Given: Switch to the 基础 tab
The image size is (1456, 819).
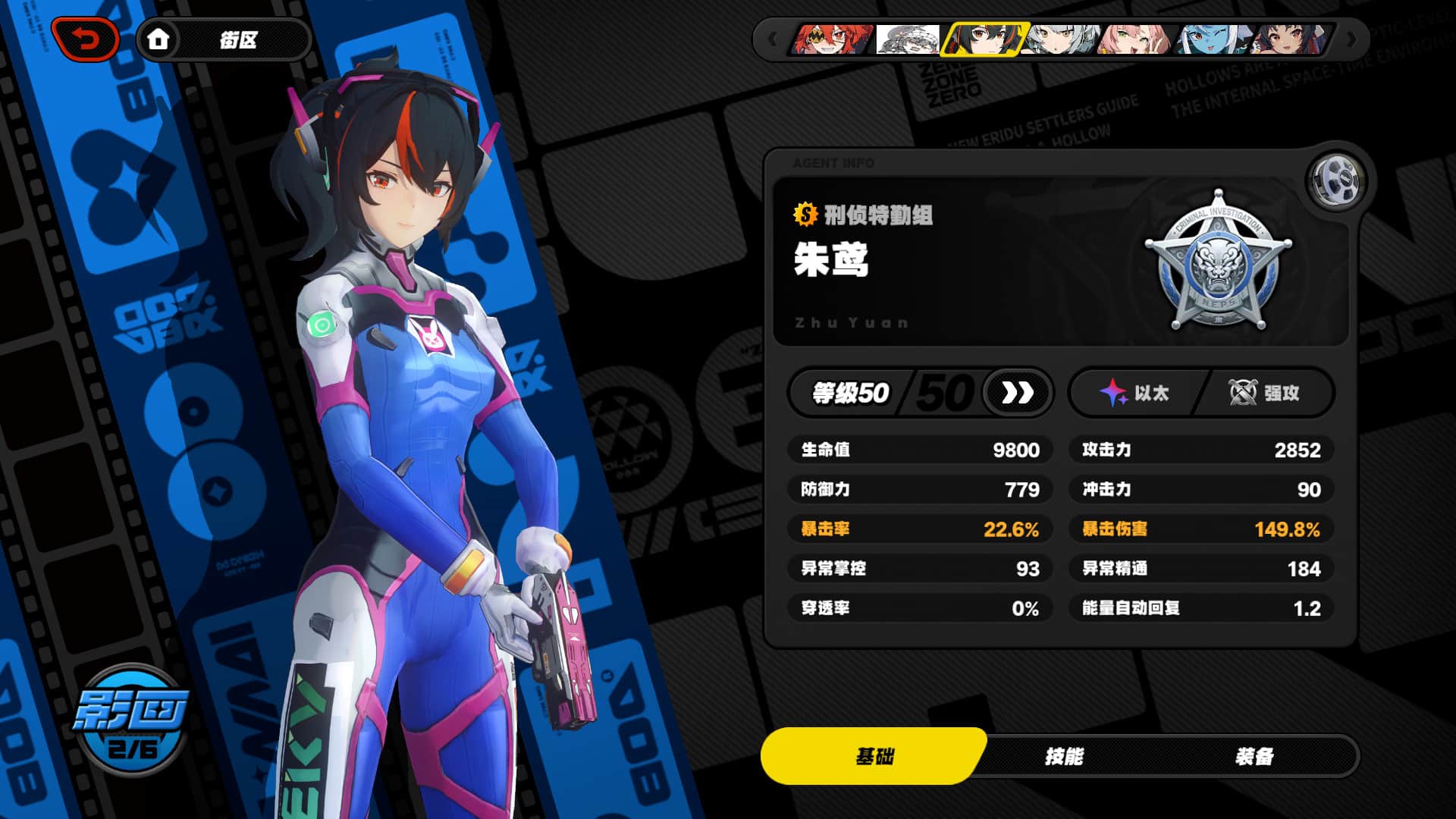Looking at the screenshot, I should pos(874,756).
